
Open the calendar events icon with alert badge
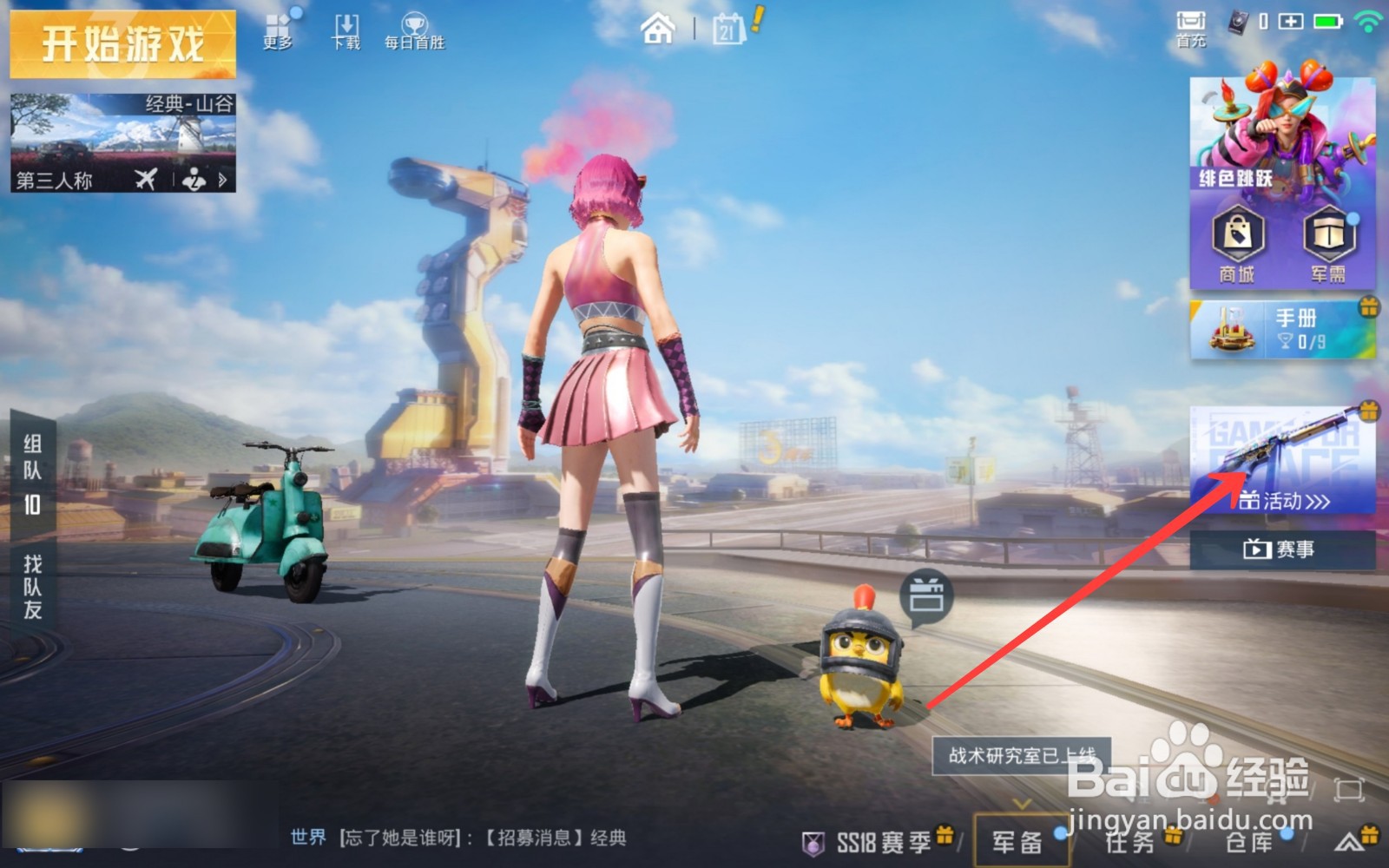click(729, 29)
